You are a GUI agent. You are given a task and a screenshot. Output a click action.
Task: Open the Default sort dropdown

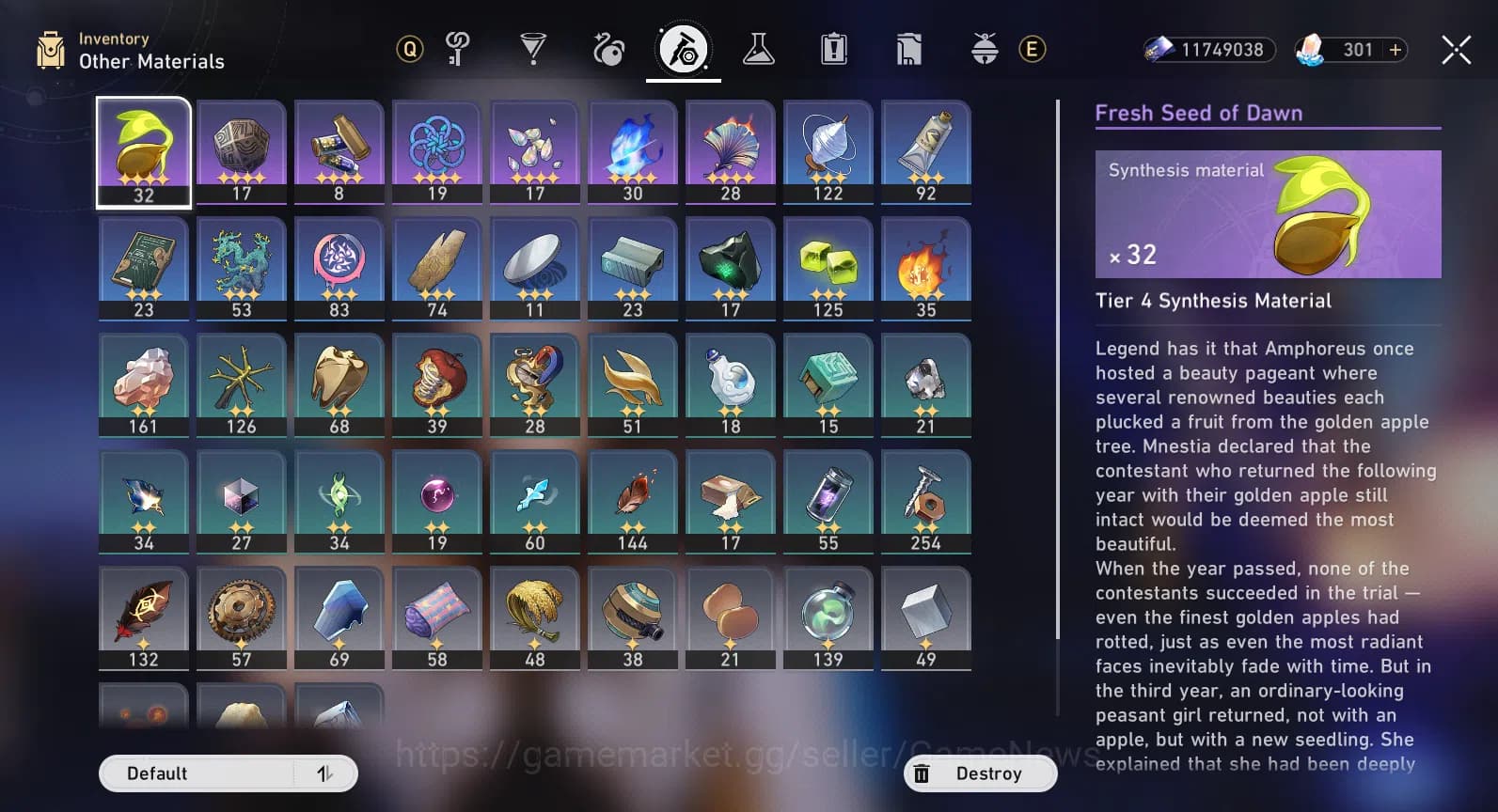tap(228, 773)
